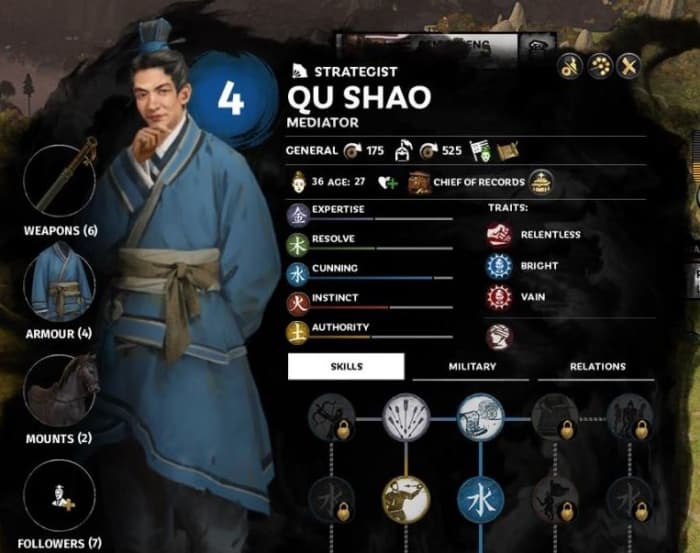Image resolution: width=700 pixels, height=553 pixels.
Task: Select the Expertise attribute icon
Action: (x=298, y=214)
